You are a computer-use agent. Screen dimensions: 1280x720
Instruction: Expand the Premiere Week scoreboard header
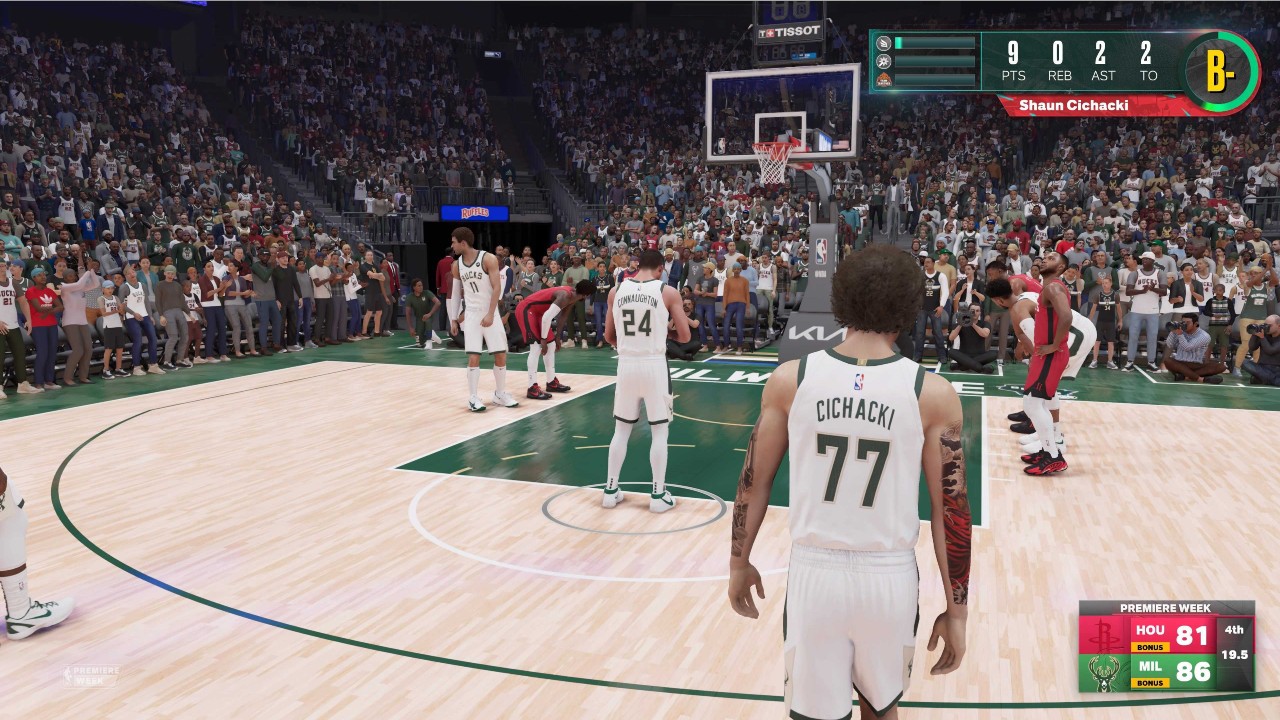1165,607
